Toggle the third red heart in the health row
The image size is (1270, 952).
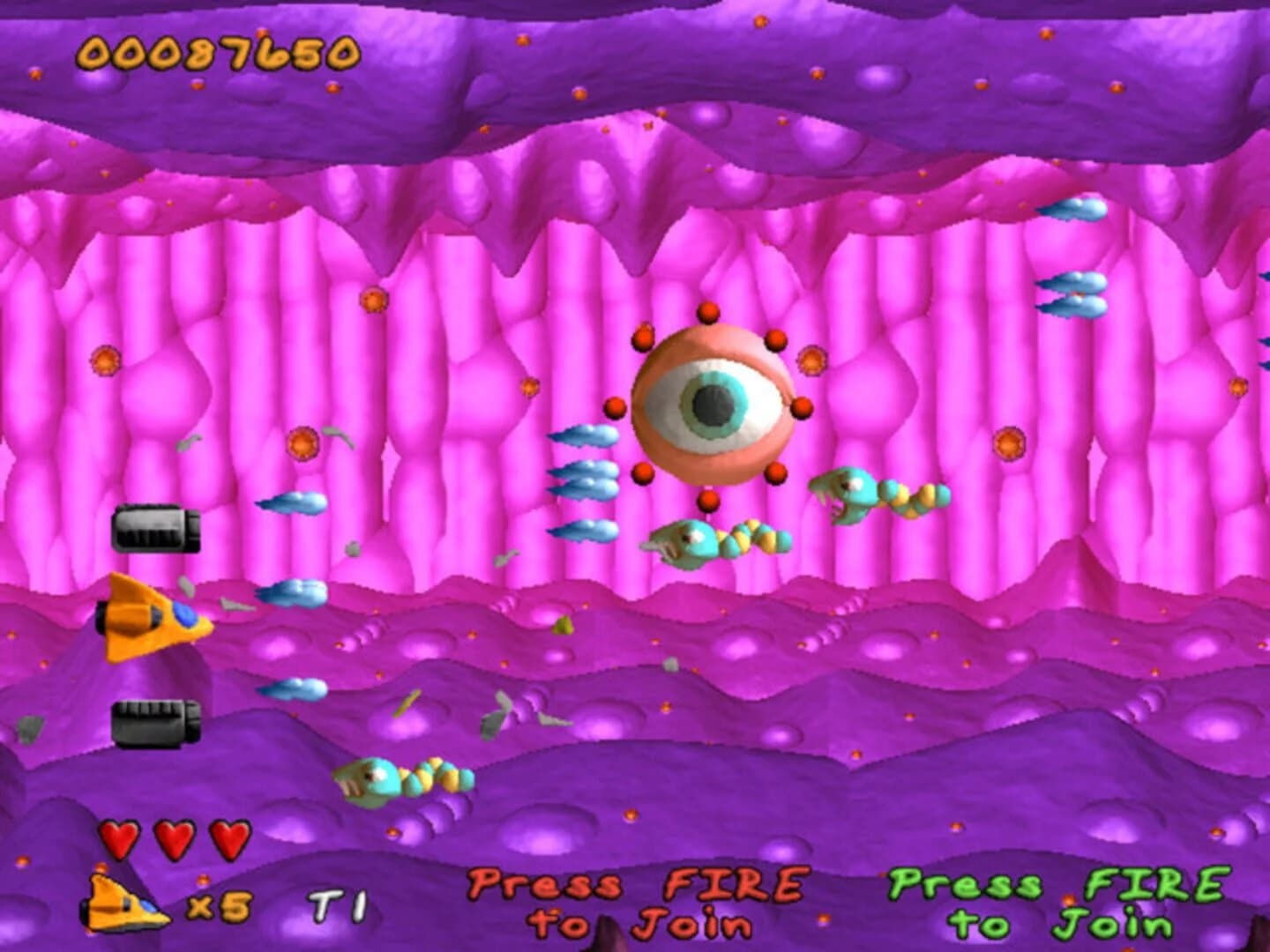228,837
